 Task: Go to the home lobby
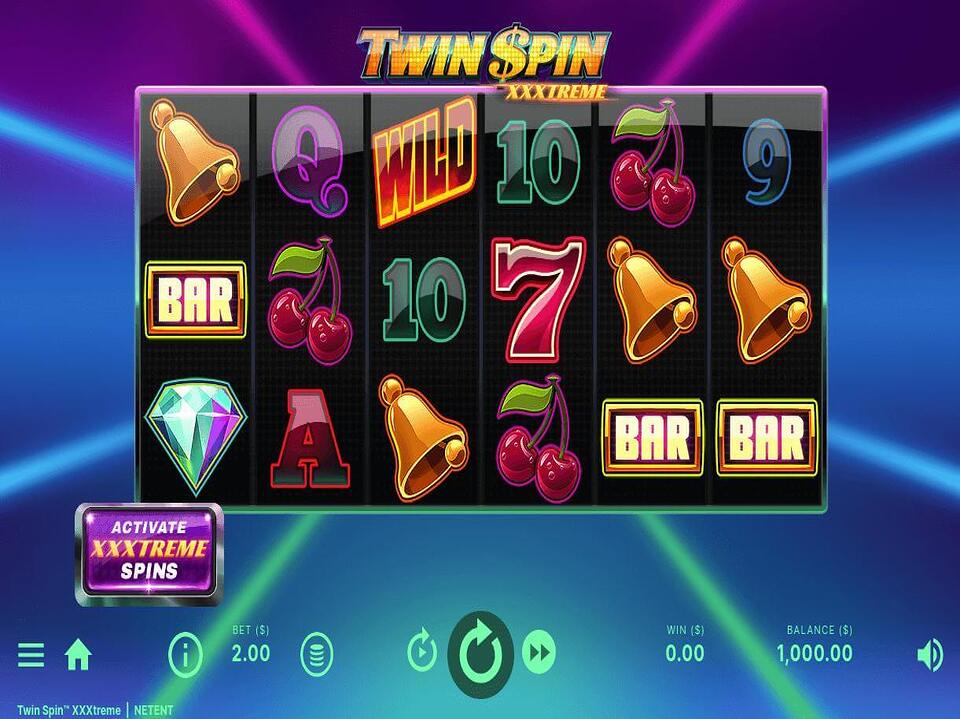(x=78, y=655)
